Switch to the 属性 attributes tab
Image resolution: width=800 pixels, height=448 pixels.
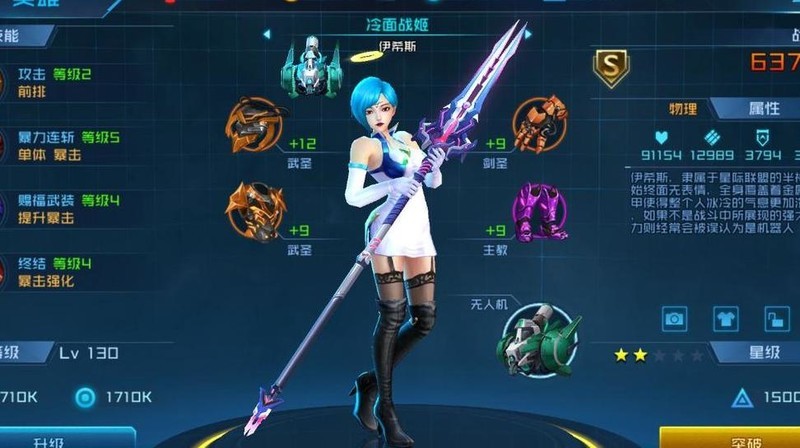click(x=764, y=109)
